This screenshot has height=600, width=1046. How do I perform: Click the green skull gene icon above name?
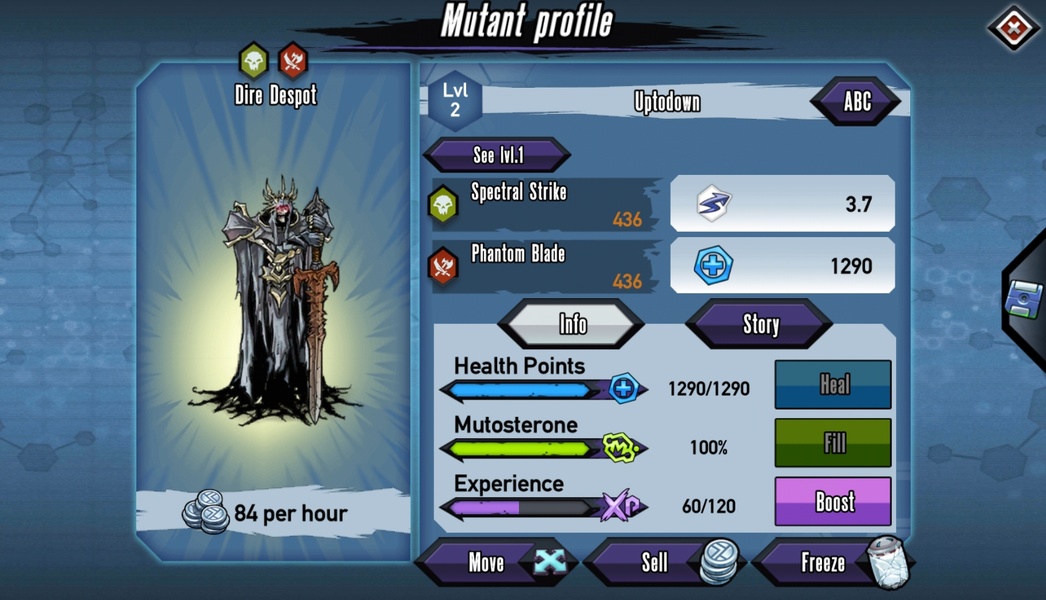click(254, 61)
